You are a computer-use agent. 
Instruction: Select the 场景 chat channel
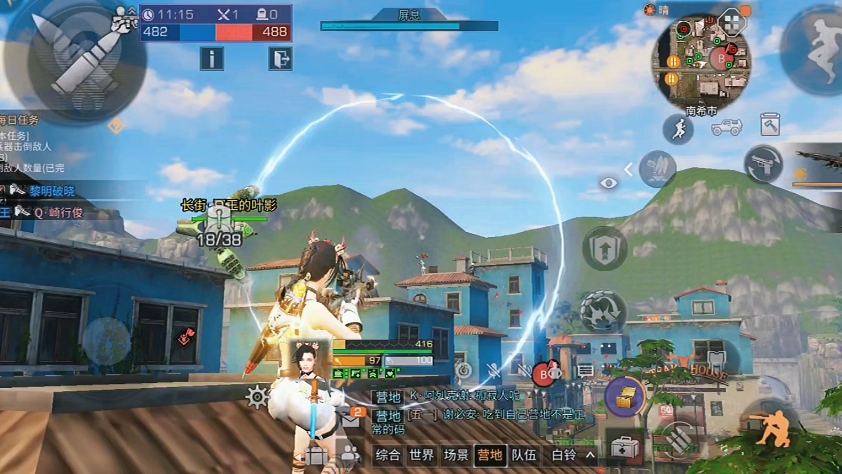pyautogui.click(x=456, y=455)
